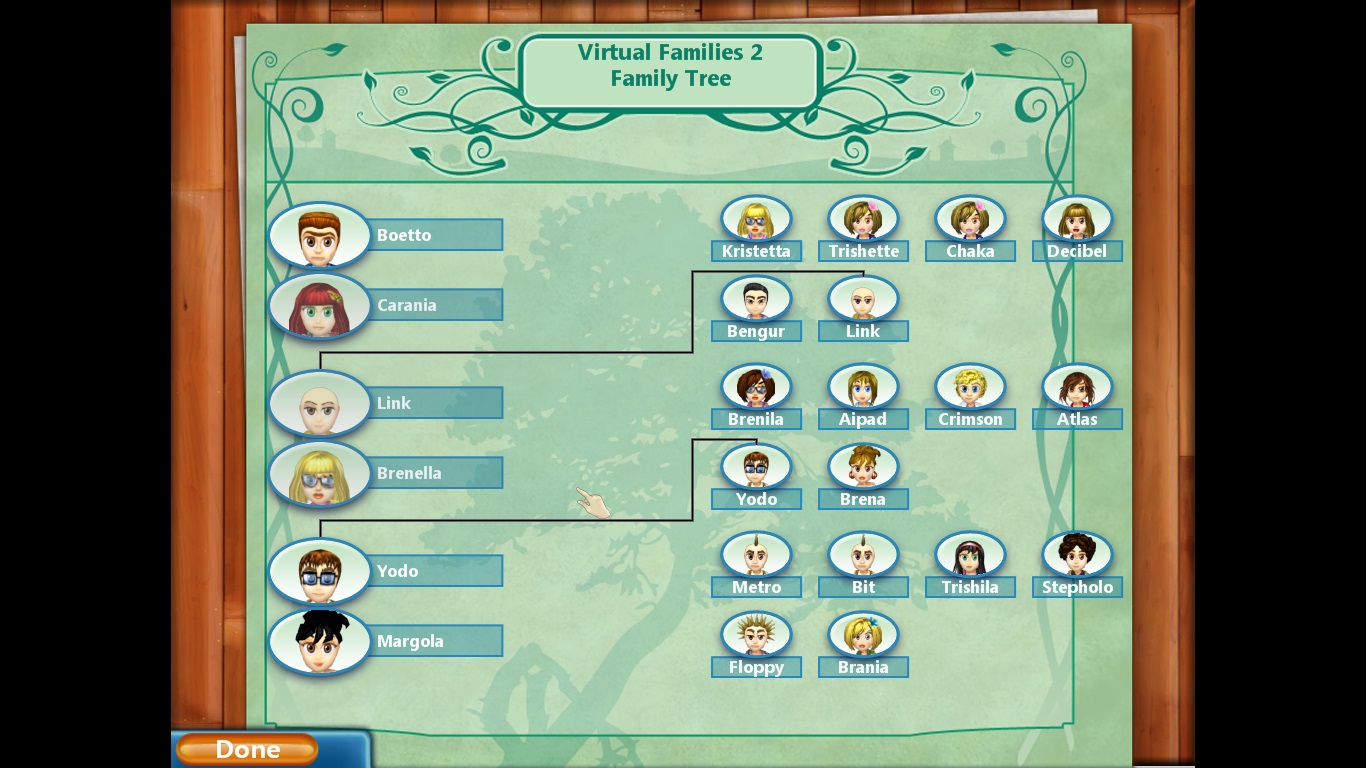Screen dimensions: 1366x768
Task: Select Brenella's family tree entry
Action: point(320,474)
